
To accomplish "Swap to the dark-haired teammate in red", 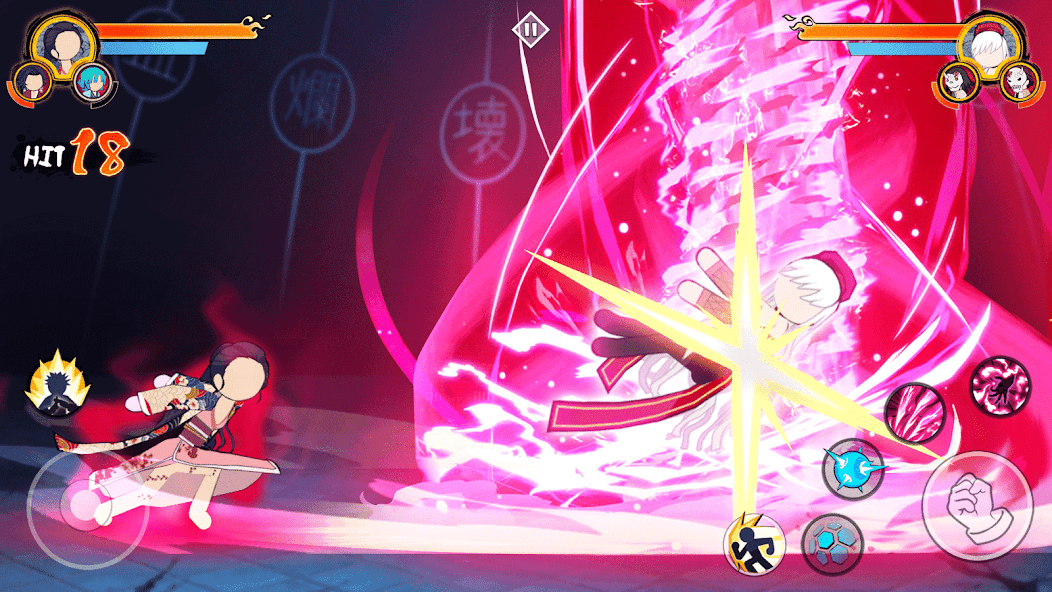I will coord(32,80).
